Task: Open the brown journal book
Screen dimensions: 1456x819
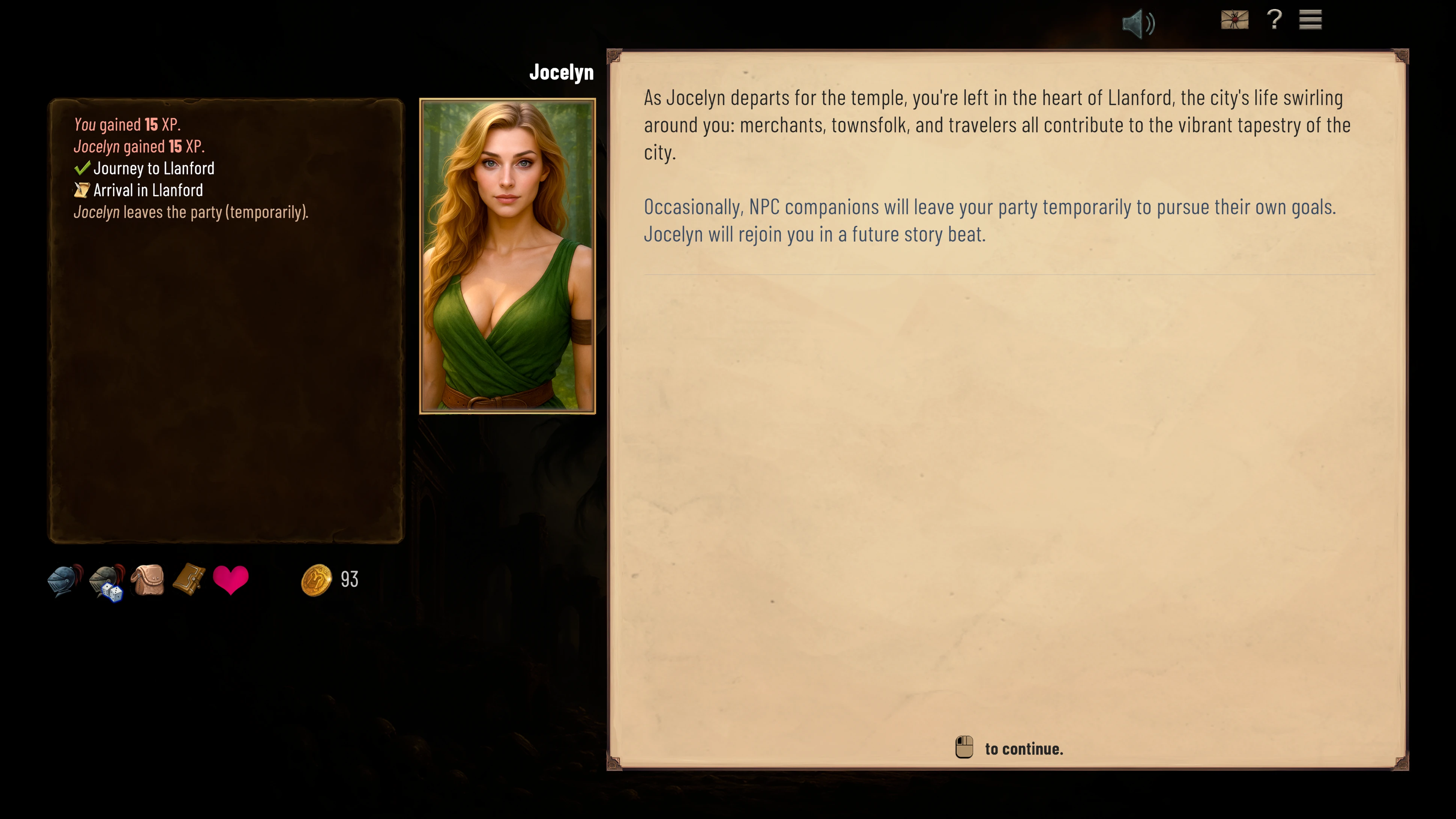Action: pyautogui.click(x=189, y=579)
